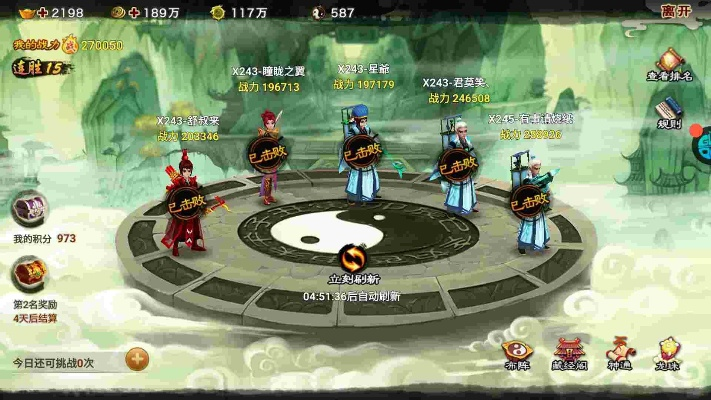Select opponent X243-舒救来

(x=186, y=205)
